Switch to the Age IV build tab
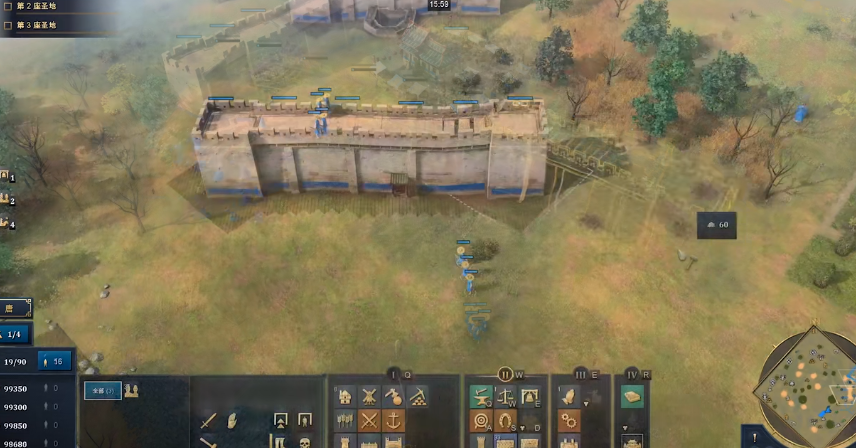Viewport: 856px width, 448px height. click(x=632, y=374)
